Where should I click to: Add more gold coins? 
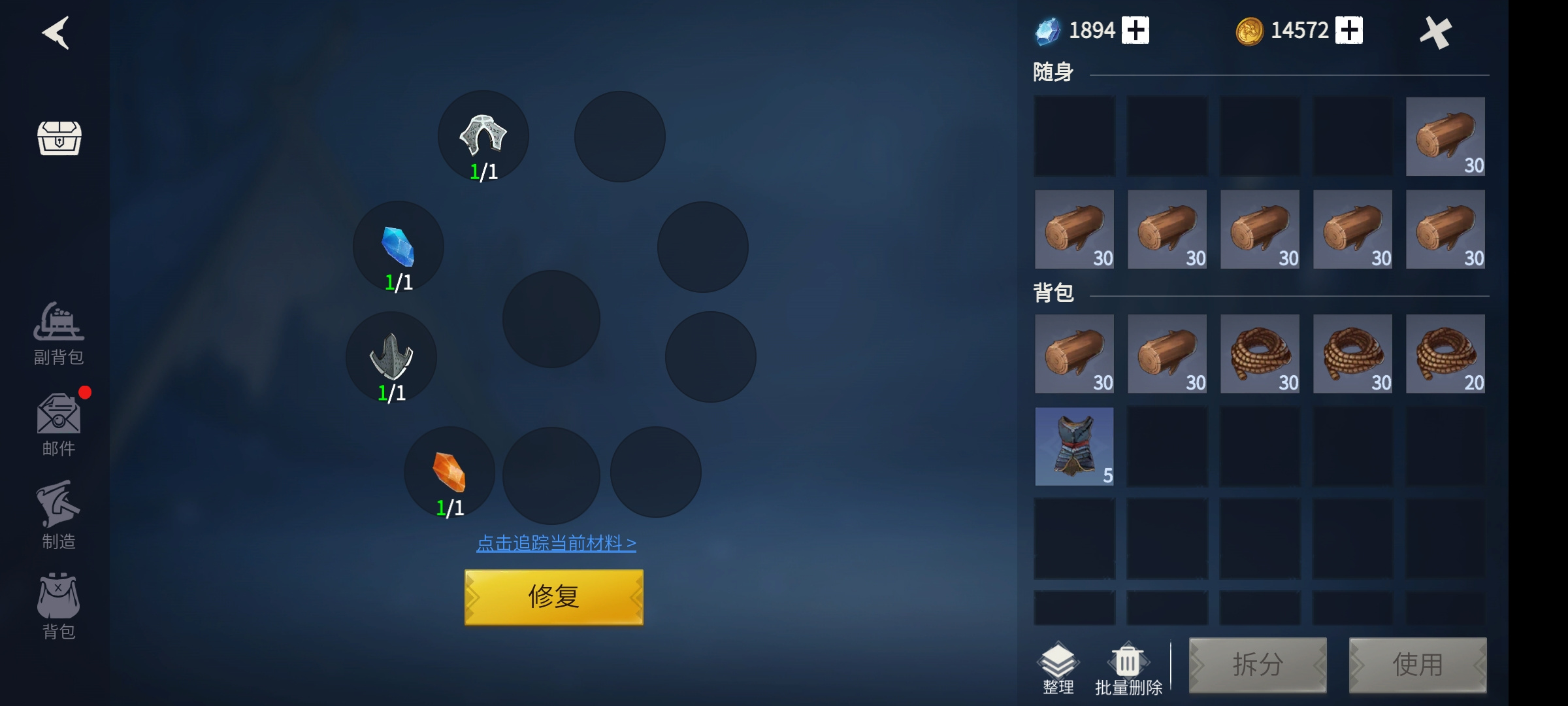pyautogui.click(x=1349, y=31)
